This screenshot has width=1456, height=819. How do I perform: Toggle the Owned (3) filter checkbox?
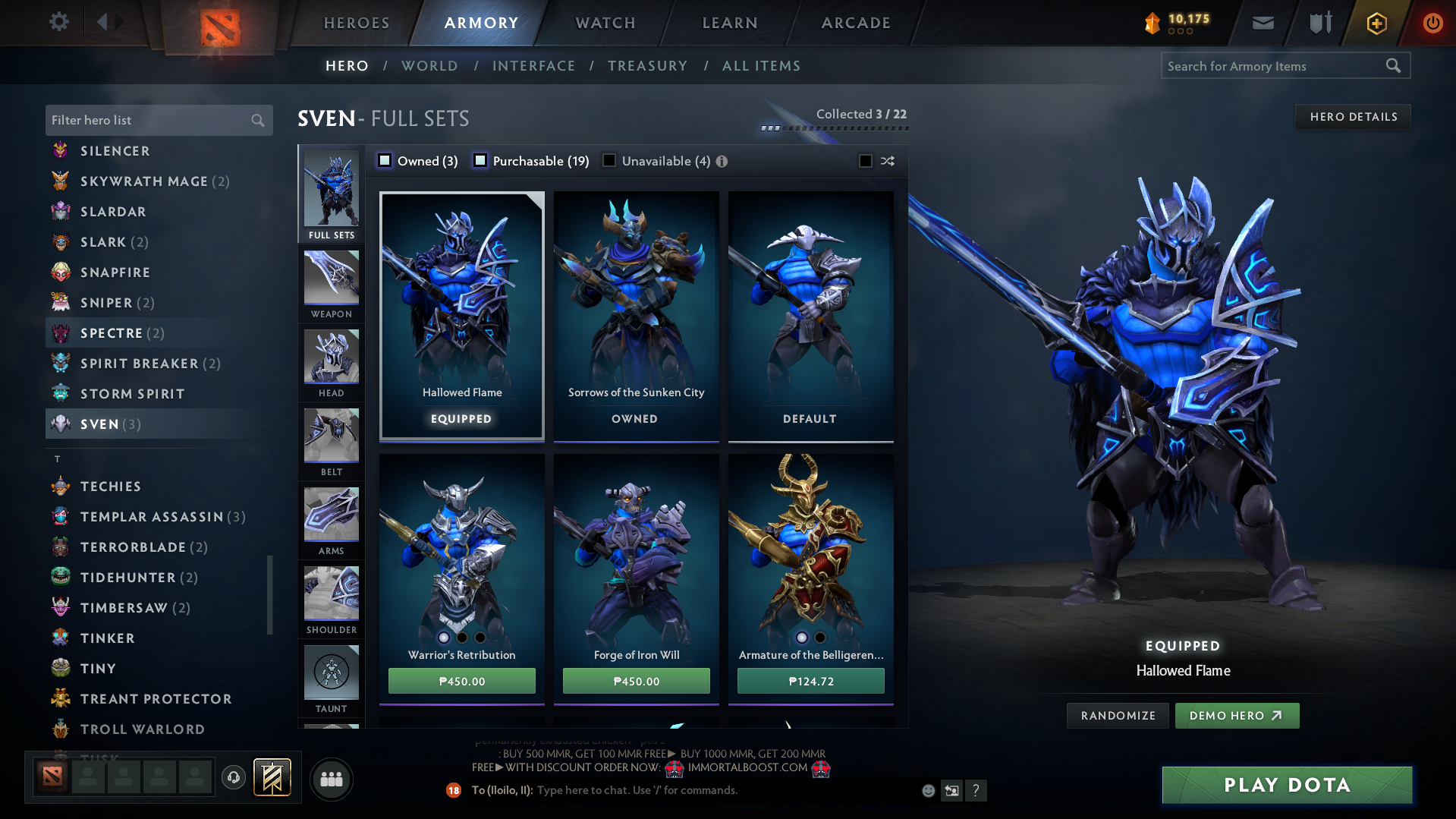coord(385,161)
